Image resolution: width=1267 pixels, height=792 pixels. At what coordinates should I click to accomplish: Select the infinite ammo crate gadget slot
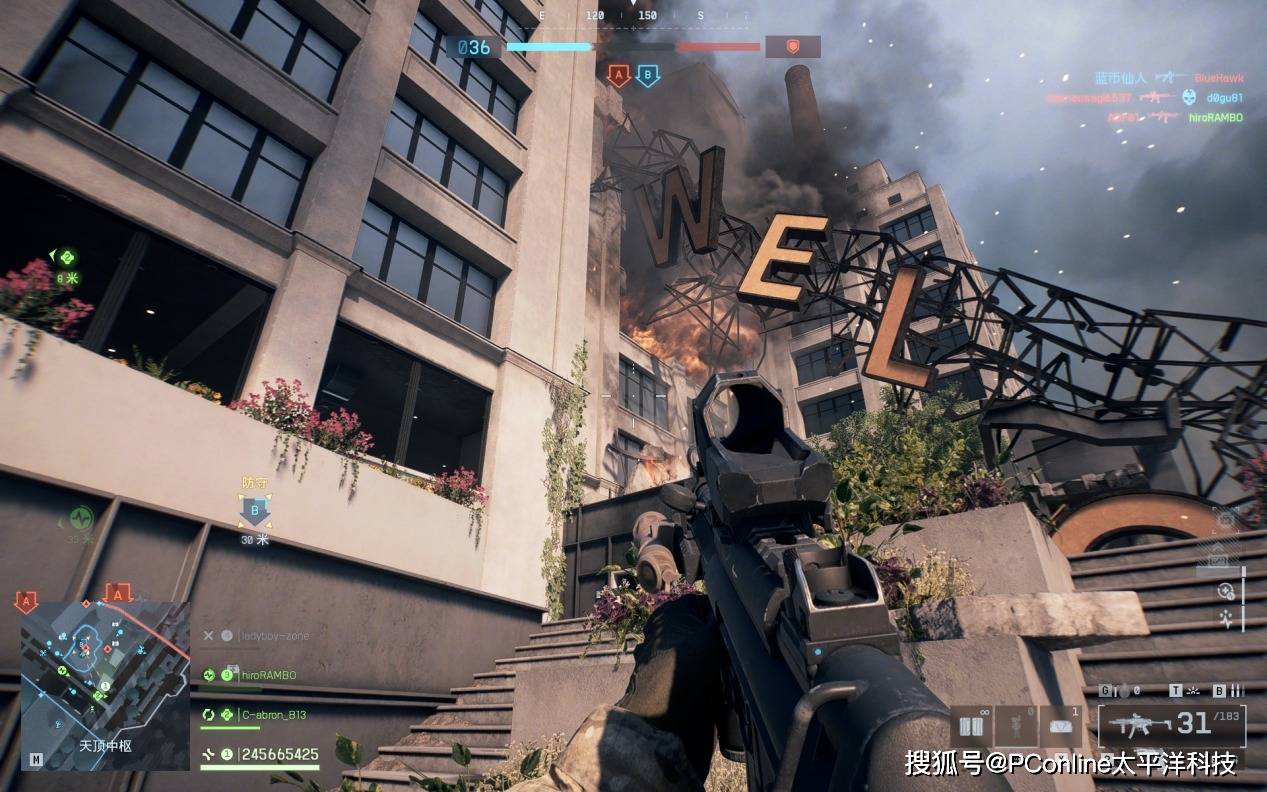point(969,725)
